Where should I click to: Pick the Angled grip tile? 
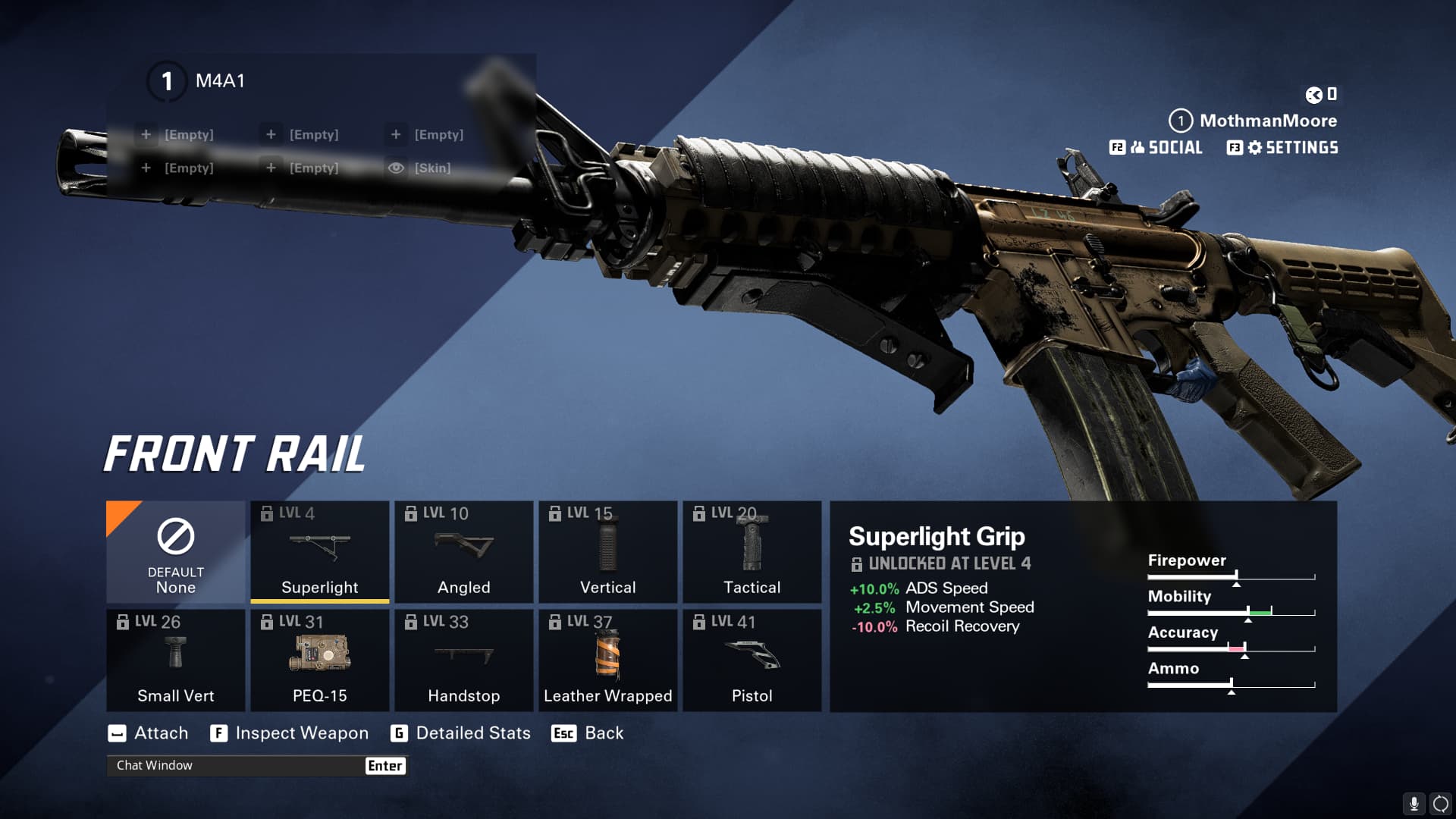point(463,552)
